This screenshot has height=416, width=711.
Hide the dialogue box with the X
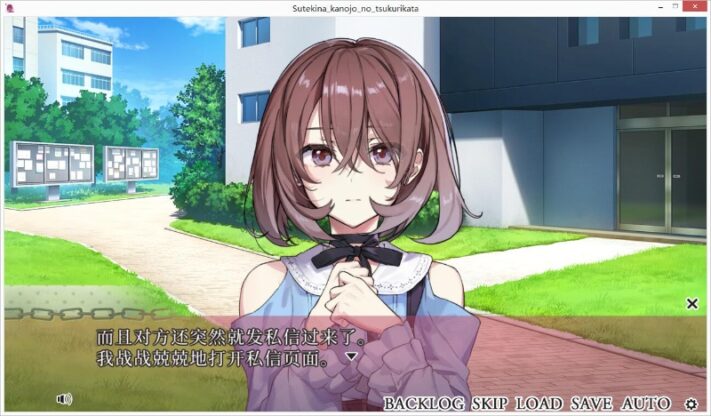[x=691, y=303]
